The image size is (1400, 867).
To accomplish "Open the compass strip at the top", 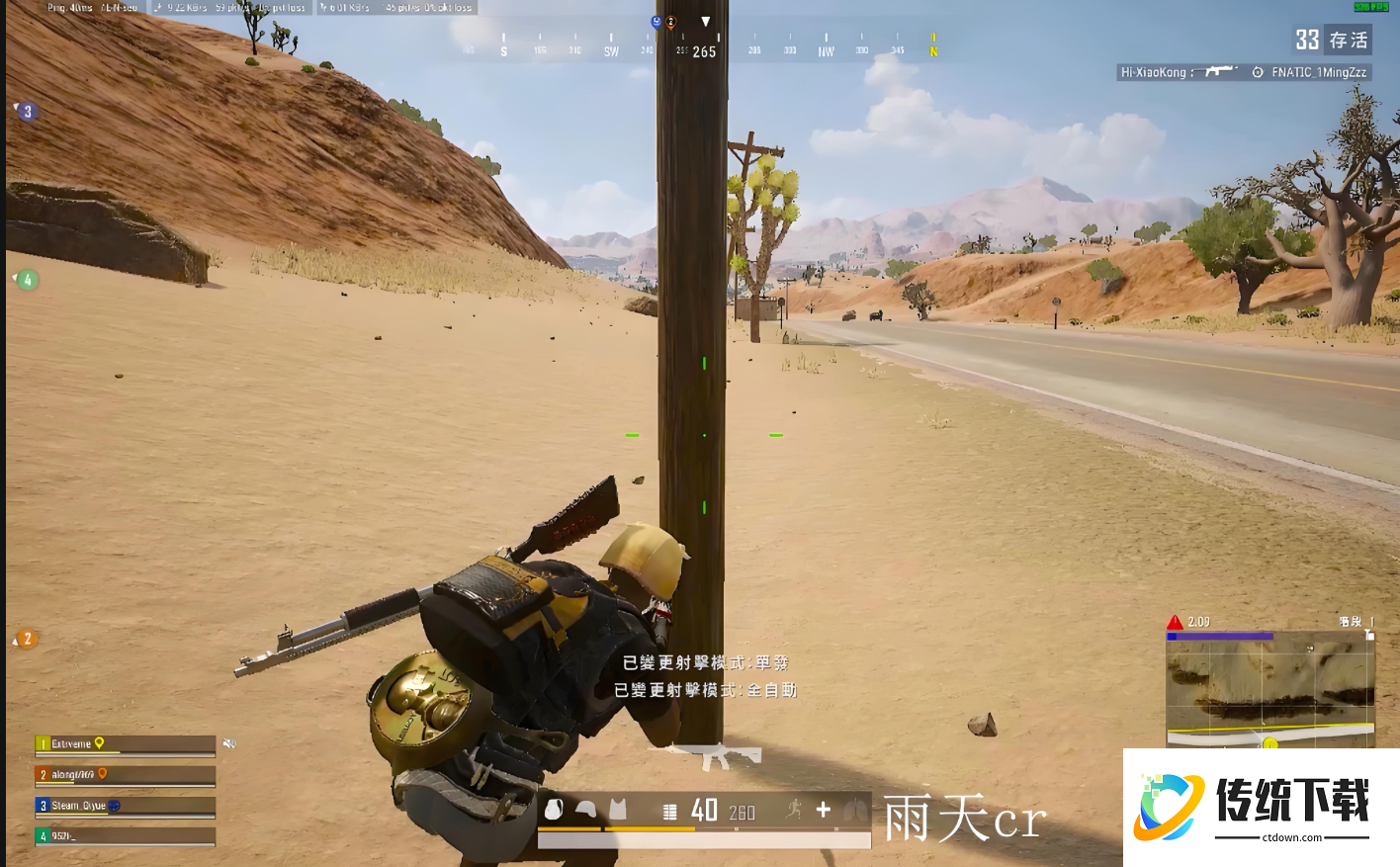I will pyautogui.click(x=702, y=43).
